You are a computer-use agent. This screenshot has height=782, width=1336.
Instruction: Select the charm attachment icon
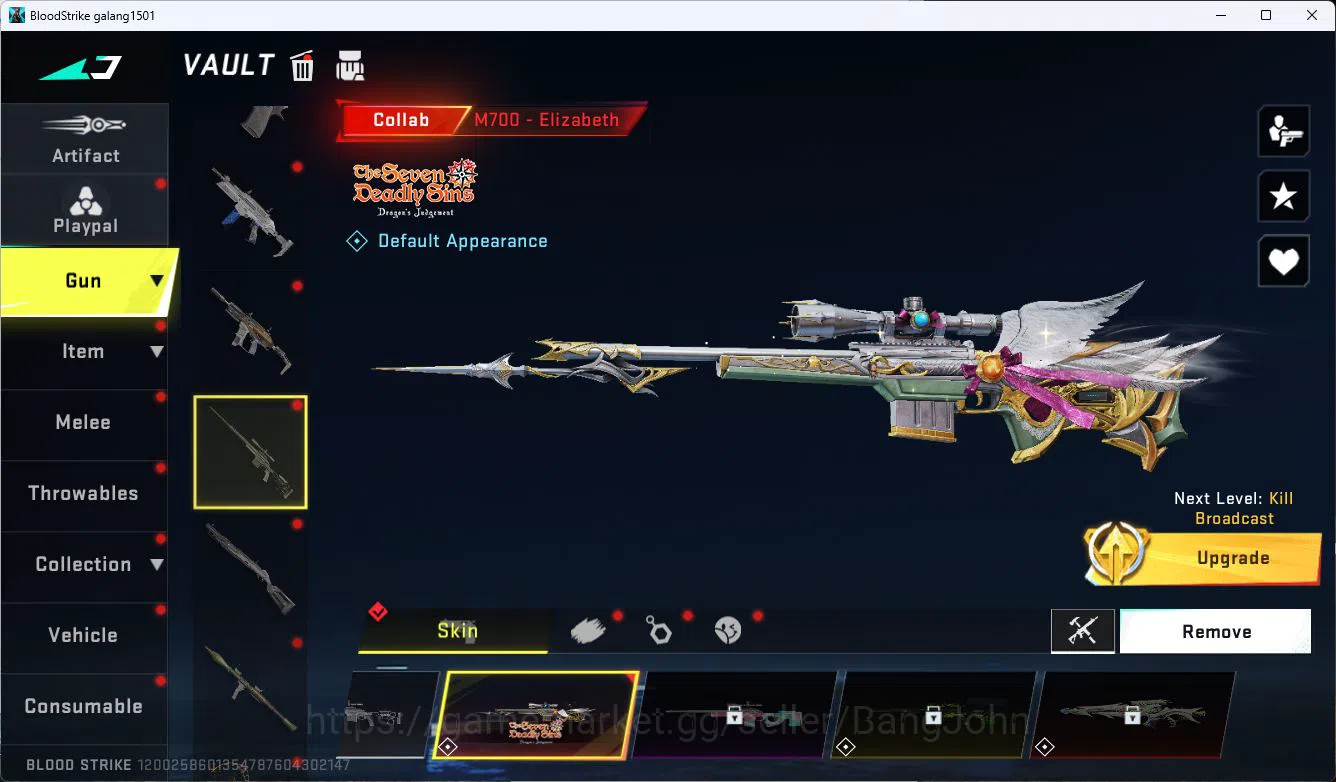pos(659,630)
